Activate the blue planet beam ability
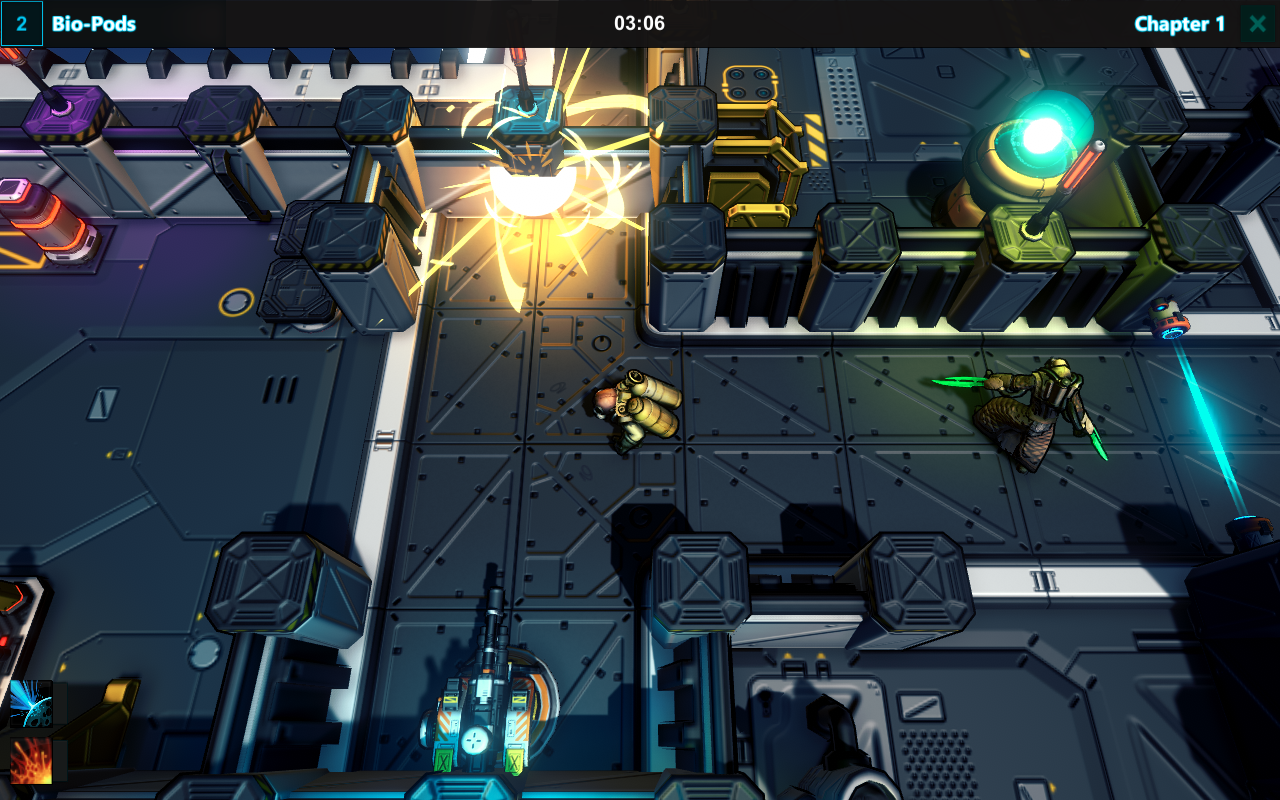 point(31,702)
